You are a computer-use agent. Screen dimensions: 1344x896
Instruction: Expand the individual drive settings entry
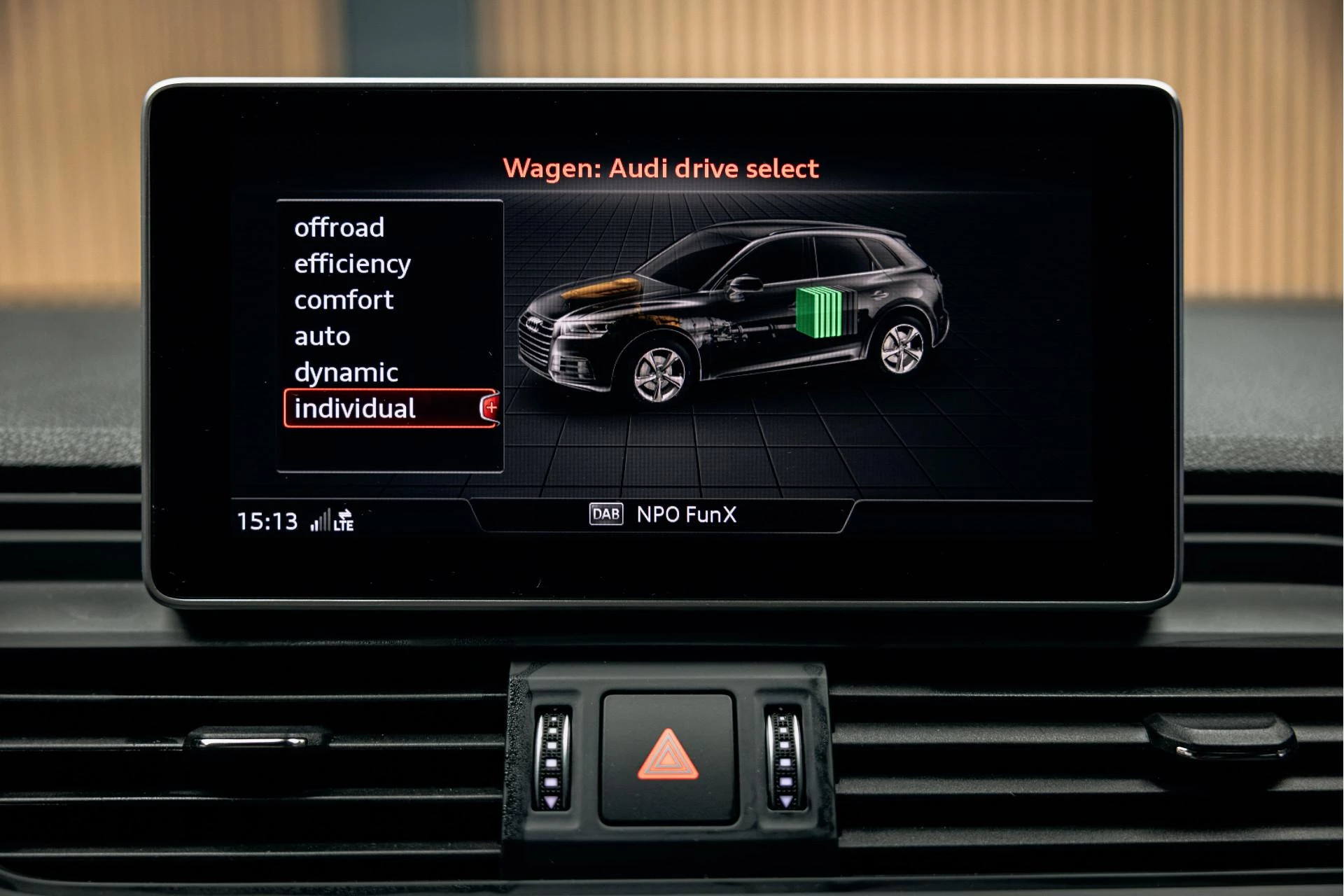(356, 409)
